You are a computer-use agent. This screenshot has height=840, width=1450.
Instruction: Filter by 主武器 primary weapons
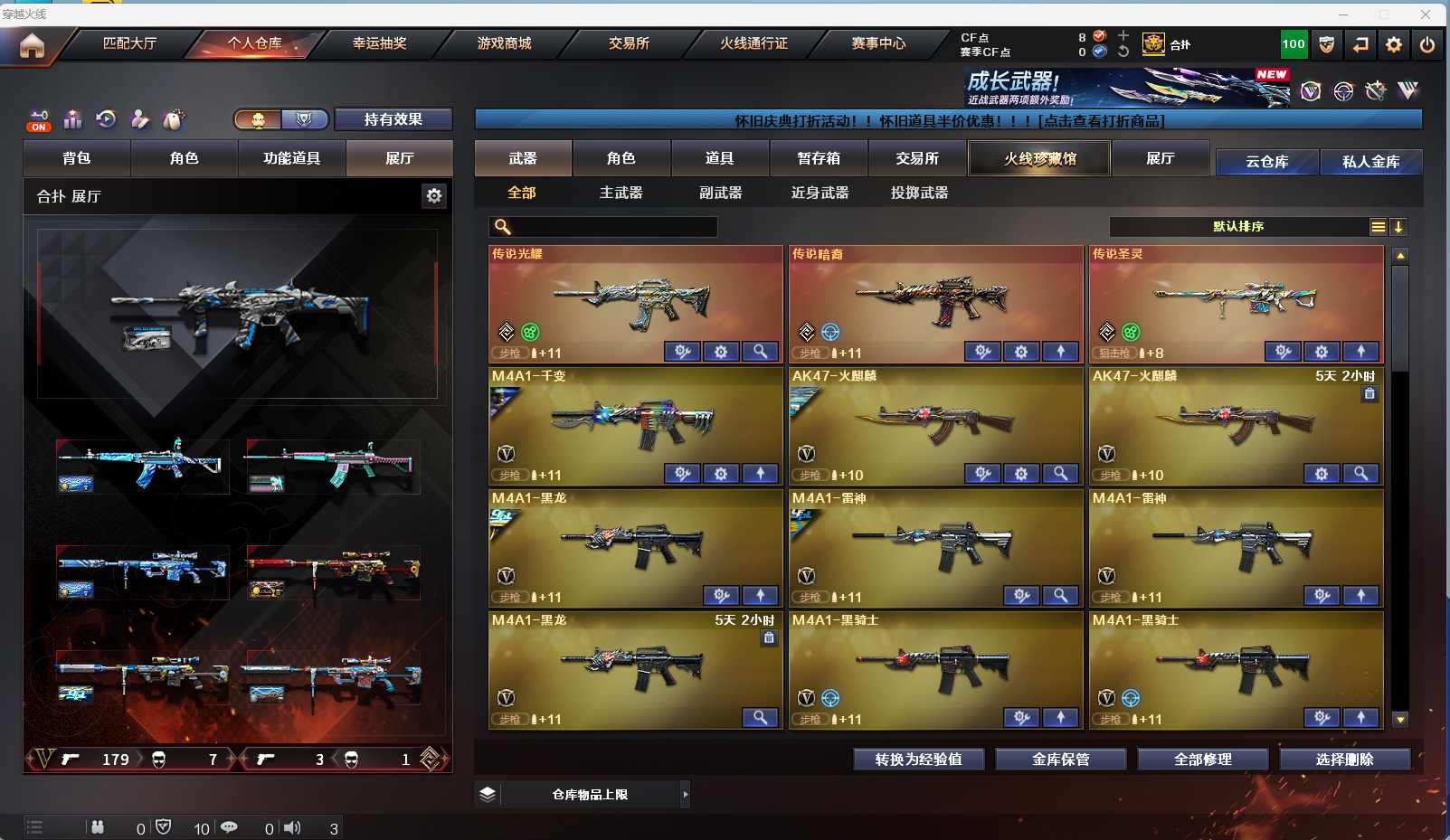point(621,193)
